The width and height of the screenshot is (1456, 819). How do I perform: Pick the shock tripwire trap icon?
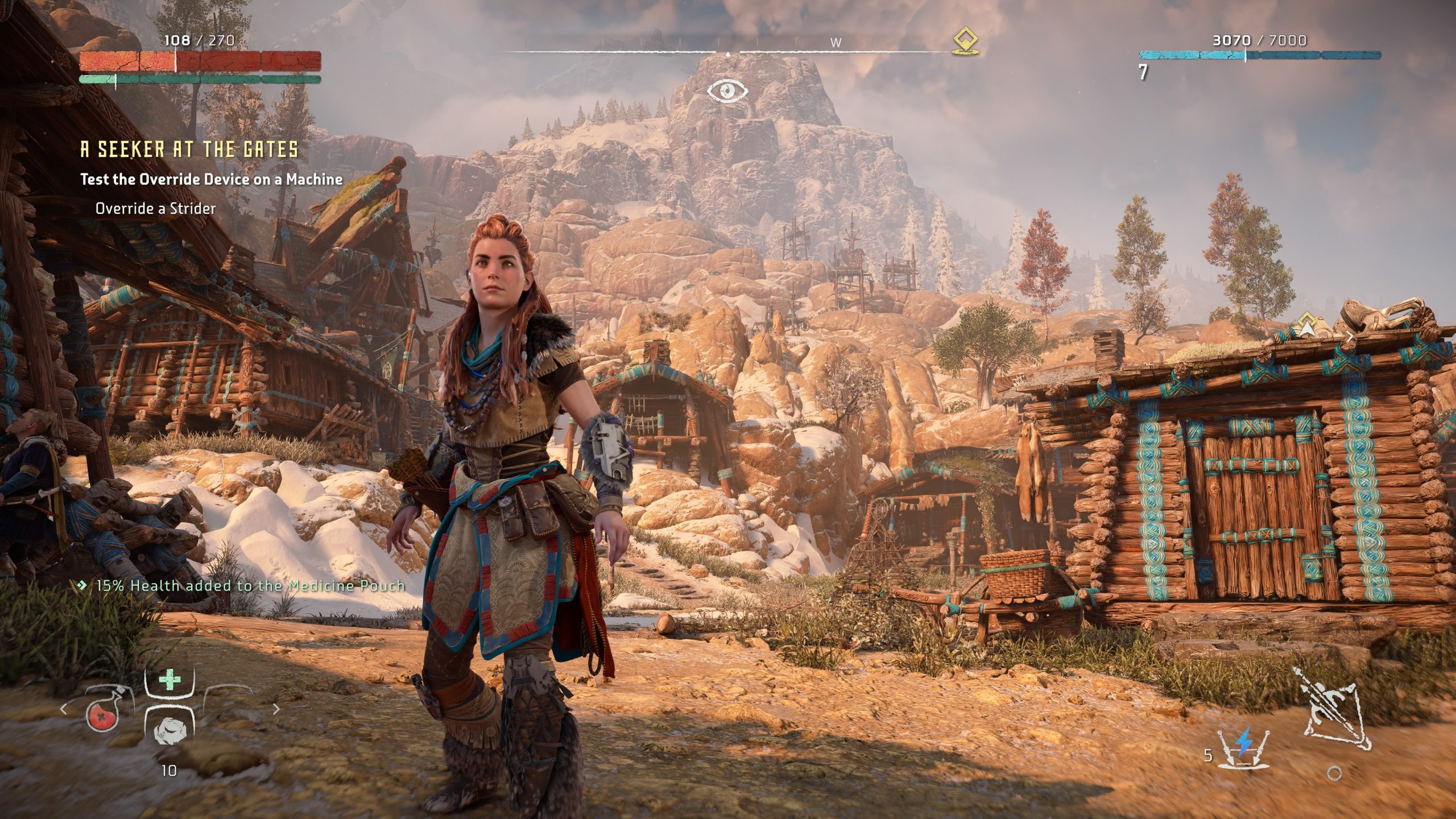[x=1244, y=745]
